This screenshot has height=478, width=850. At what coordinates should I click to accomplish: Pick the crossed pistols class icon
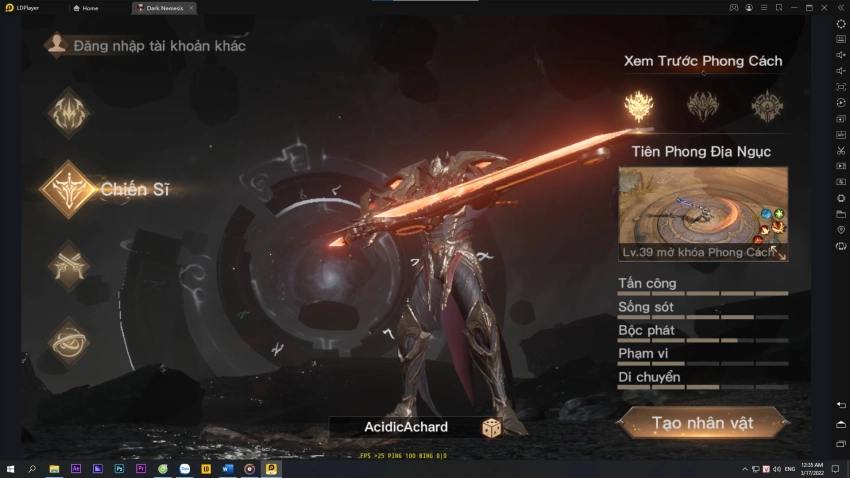click(x=68, y=265)
